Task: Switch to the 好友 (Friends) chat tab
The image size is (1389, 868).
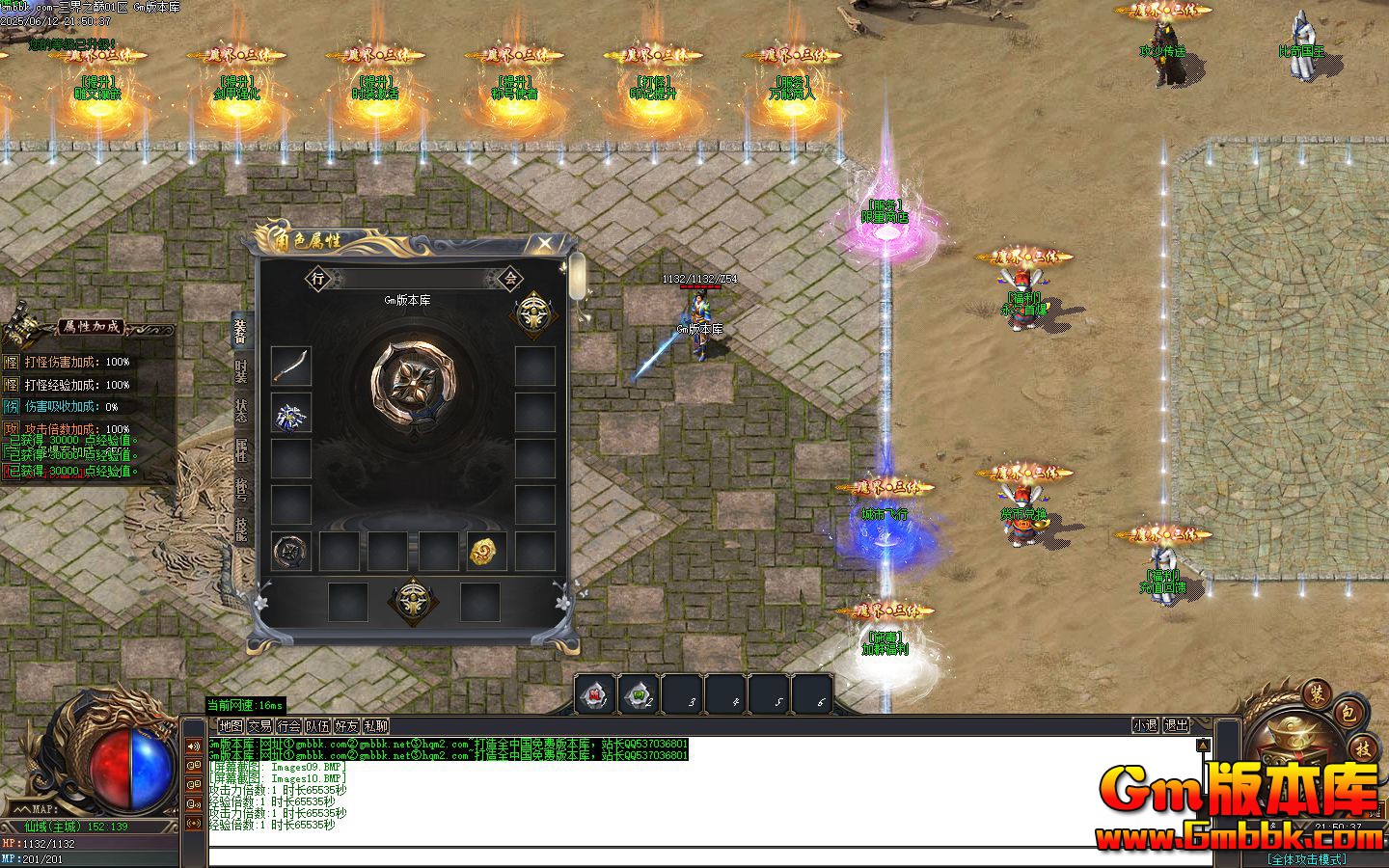Action: (347, 725)
